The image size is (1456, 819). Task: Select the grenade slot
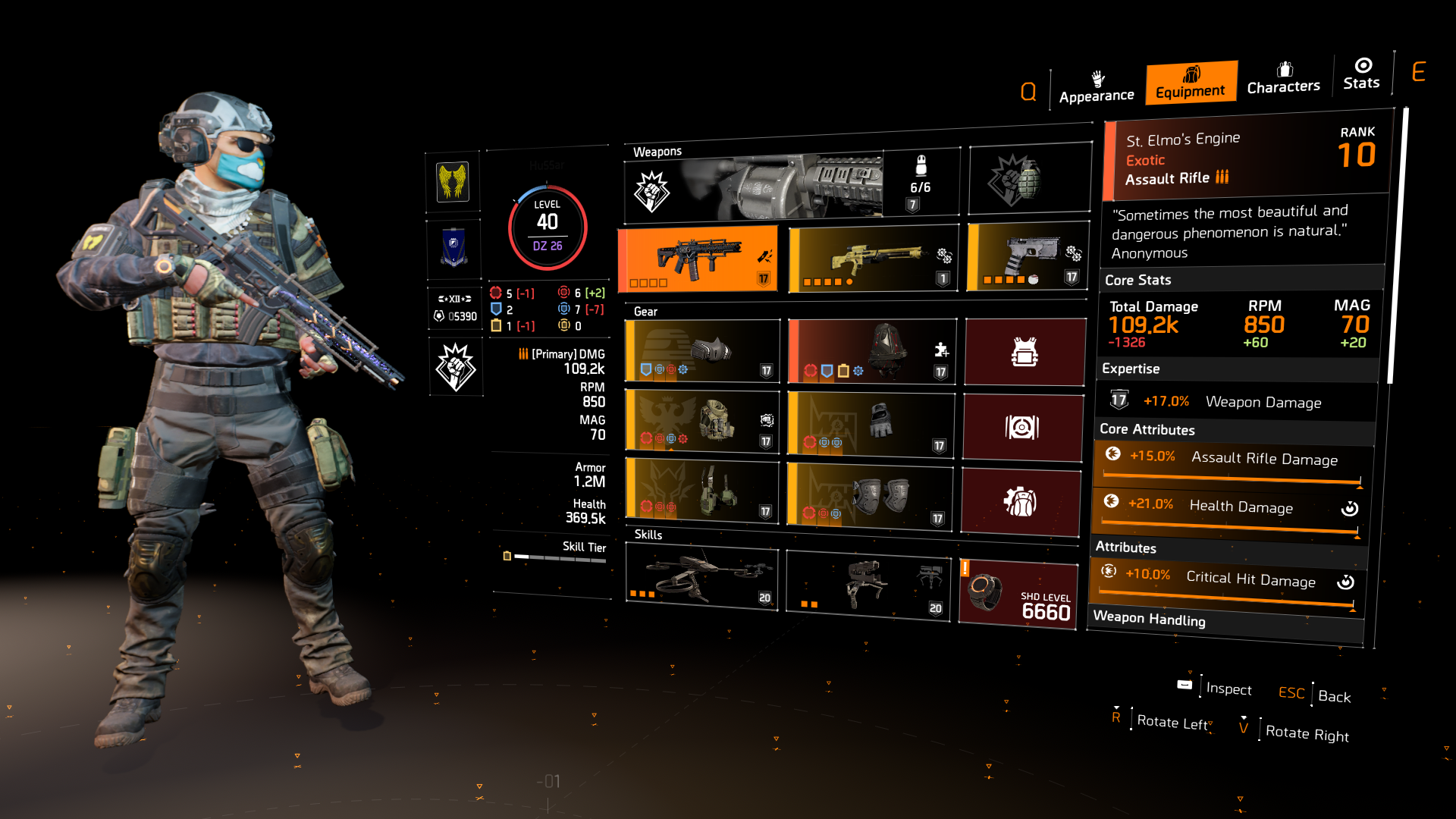tap(1029, 178)
